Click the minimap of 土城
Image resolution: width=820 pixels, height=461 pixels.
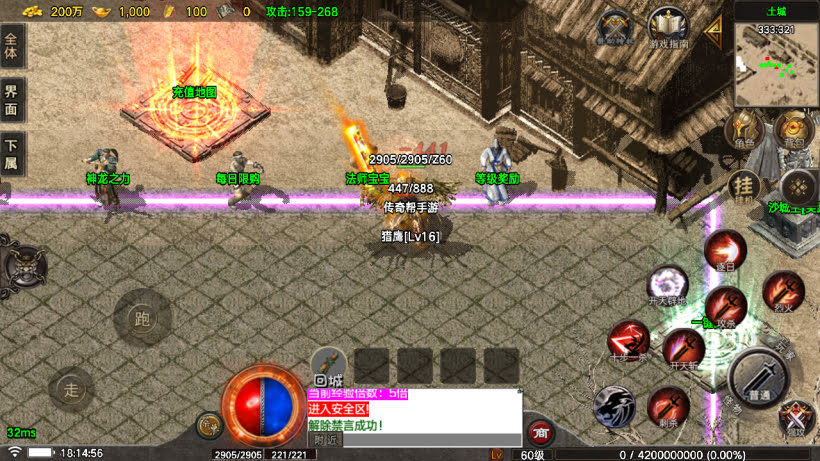pos(776,62)
